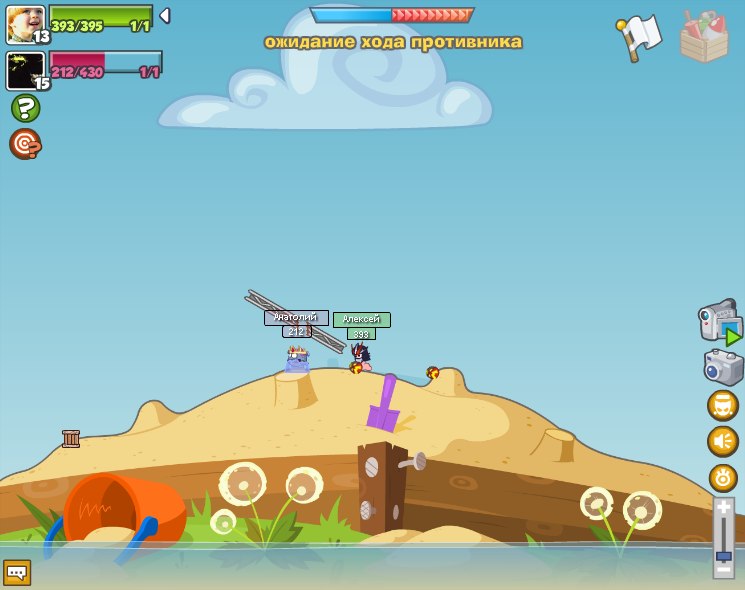Collapse the player panel with the white arrow
Screen dimensions: 745x590
(x=165, y=16)
